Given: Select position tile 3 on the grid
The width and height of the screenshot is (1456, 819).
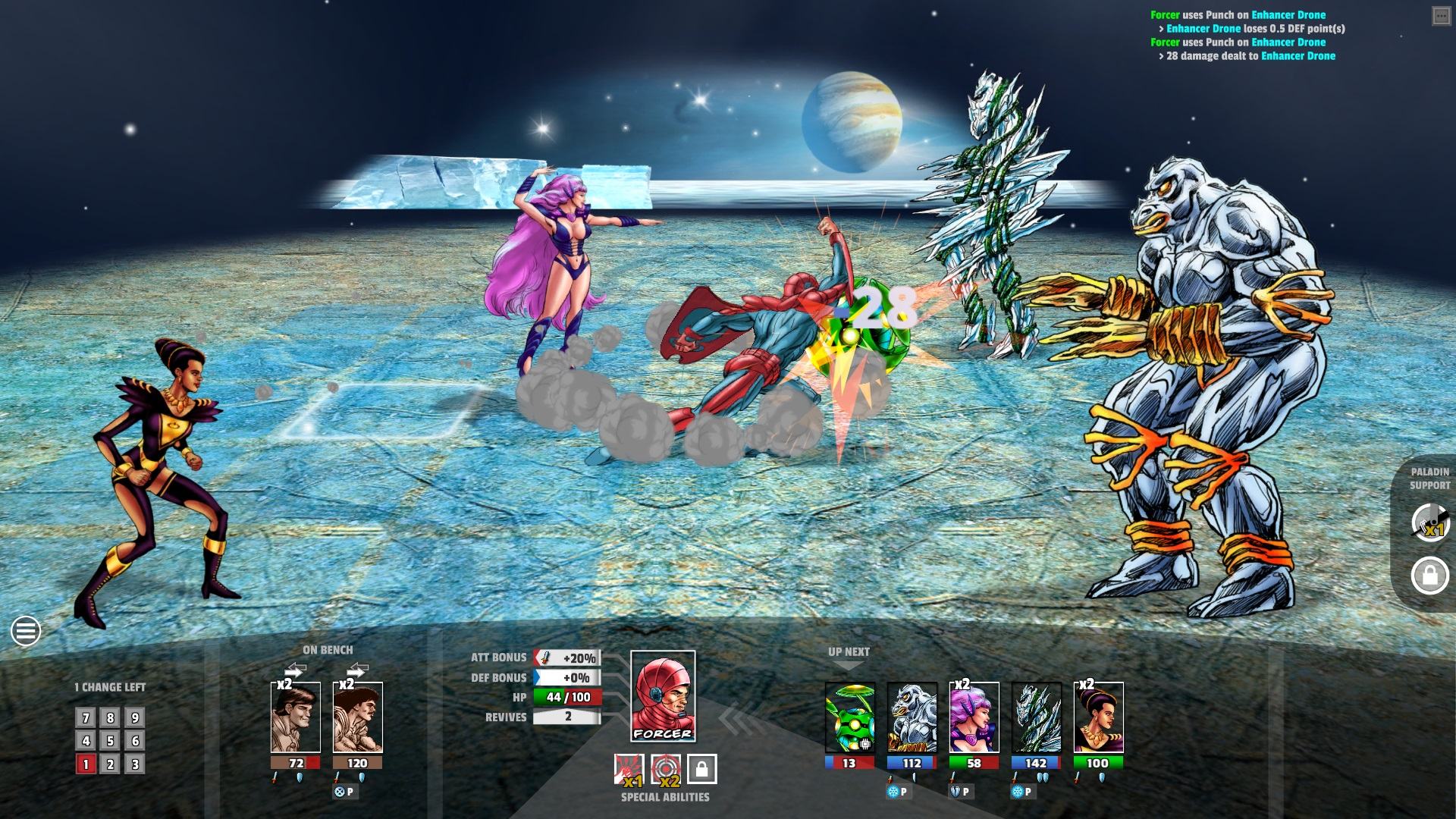Looking at the screenshot, I should (x=135, y=764).
